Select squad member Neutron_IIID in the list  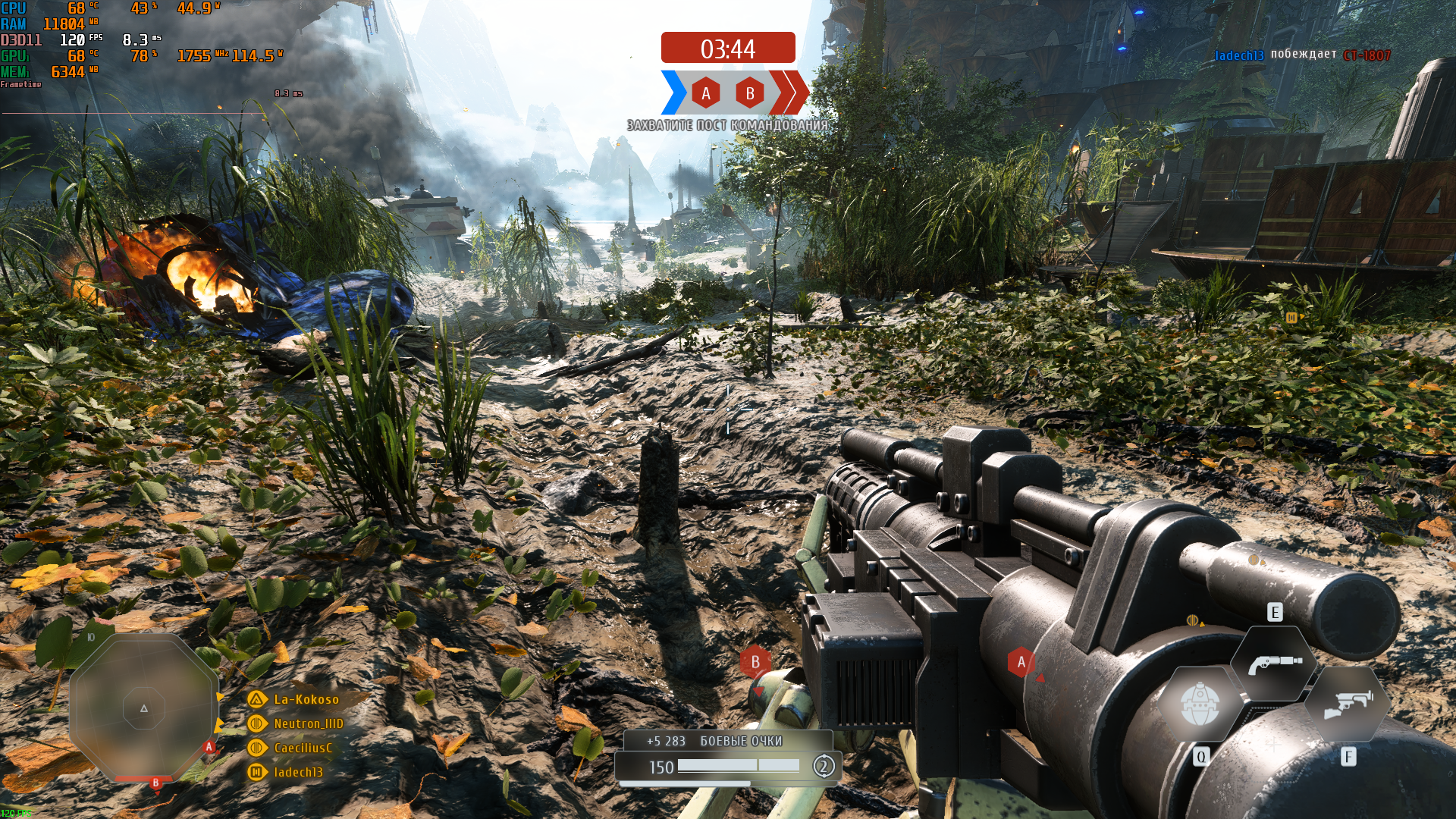(x=308, y=723)
